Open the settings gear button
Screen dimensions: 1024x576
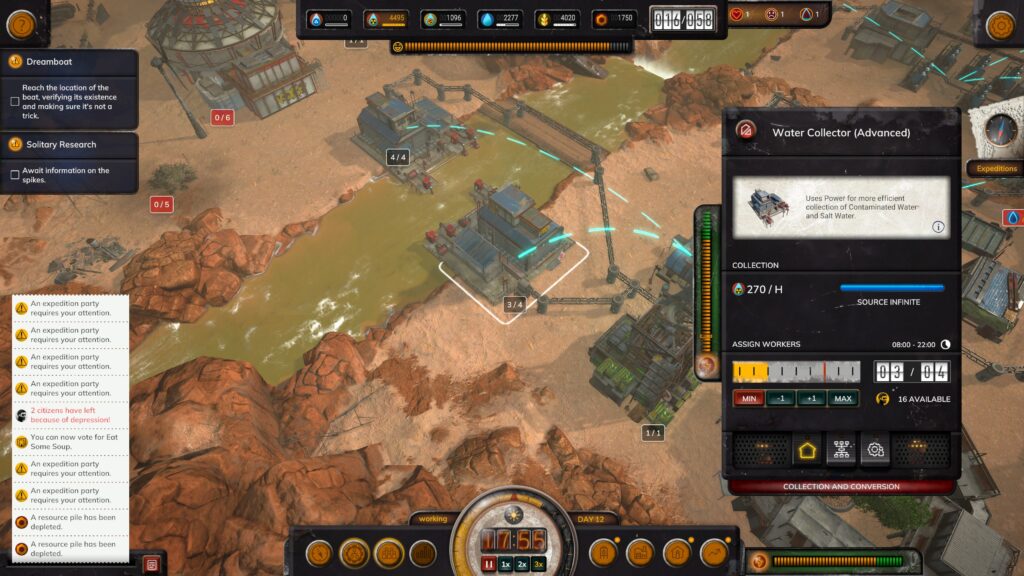(1000, 26)
